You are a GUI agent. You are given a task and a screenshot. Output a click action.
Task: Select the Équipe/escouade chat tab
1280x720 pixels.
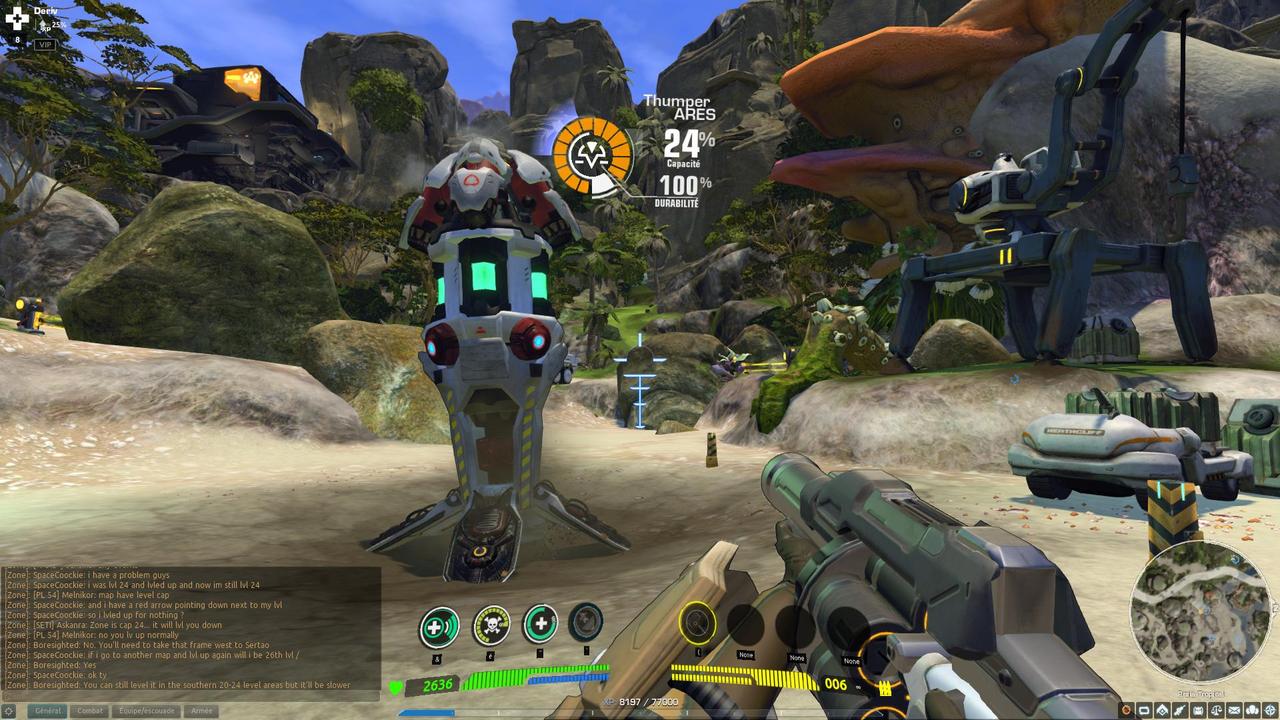tap(144, 711)
